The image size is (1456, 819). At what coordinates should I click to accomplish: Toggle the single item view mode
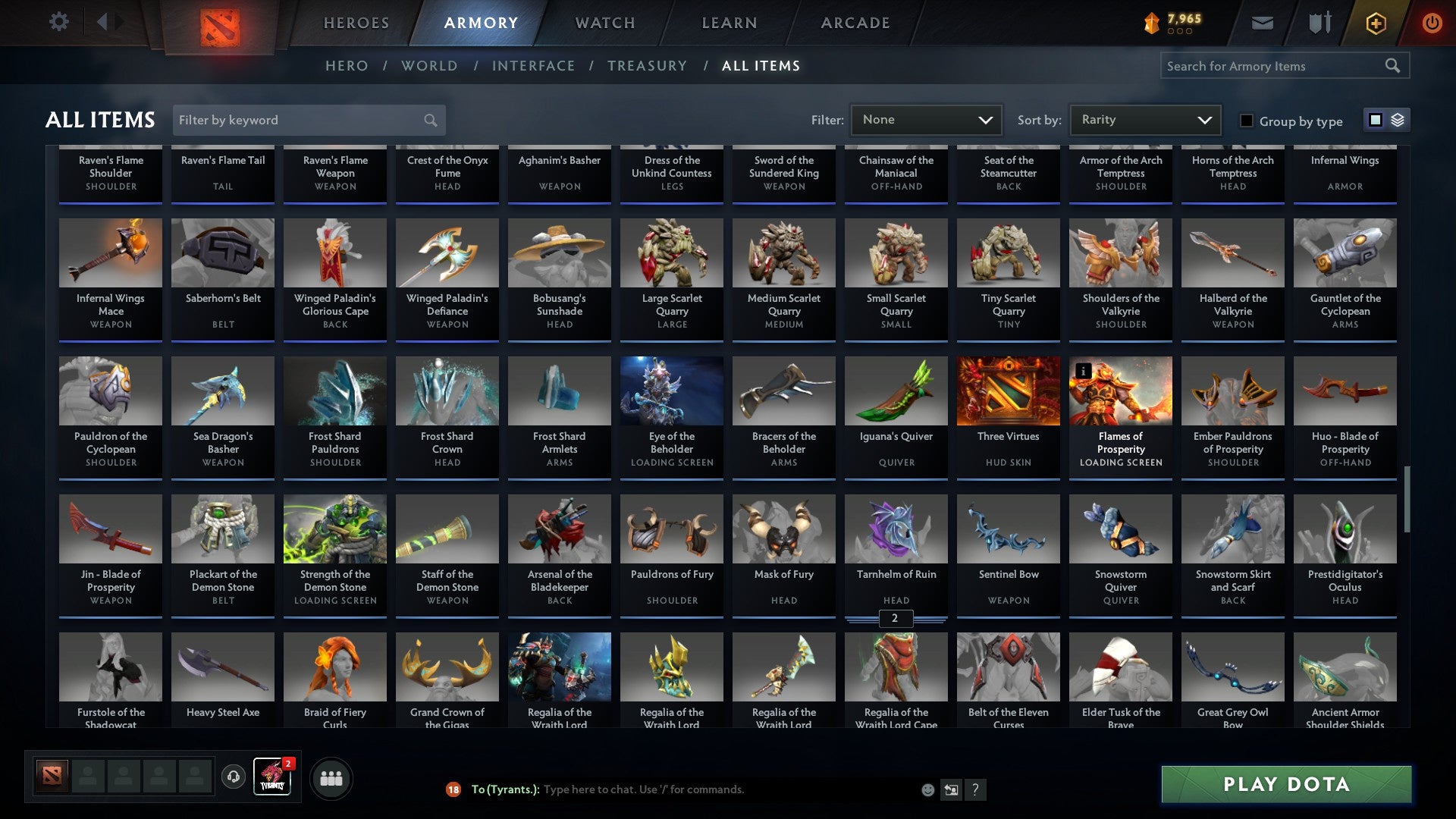[x=1376, y=120]
